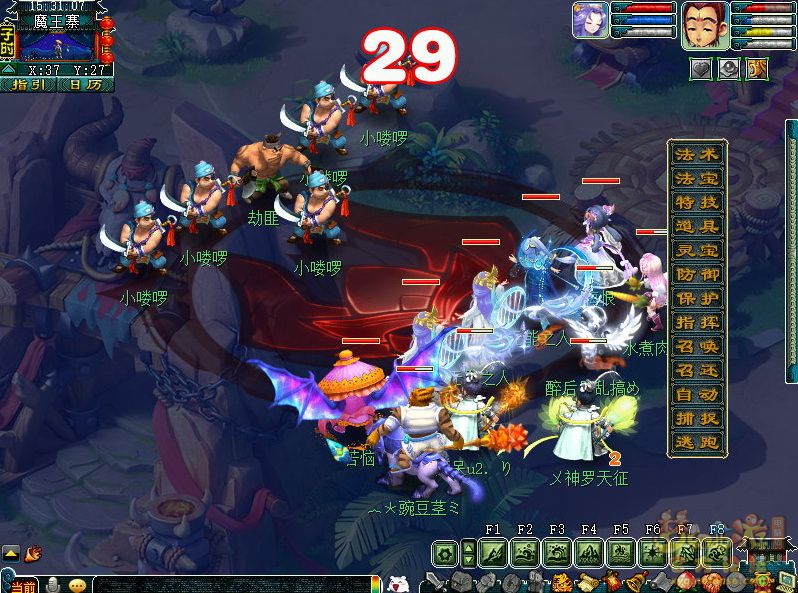
Task: Open the player character portrait
Action: [703, 25]
